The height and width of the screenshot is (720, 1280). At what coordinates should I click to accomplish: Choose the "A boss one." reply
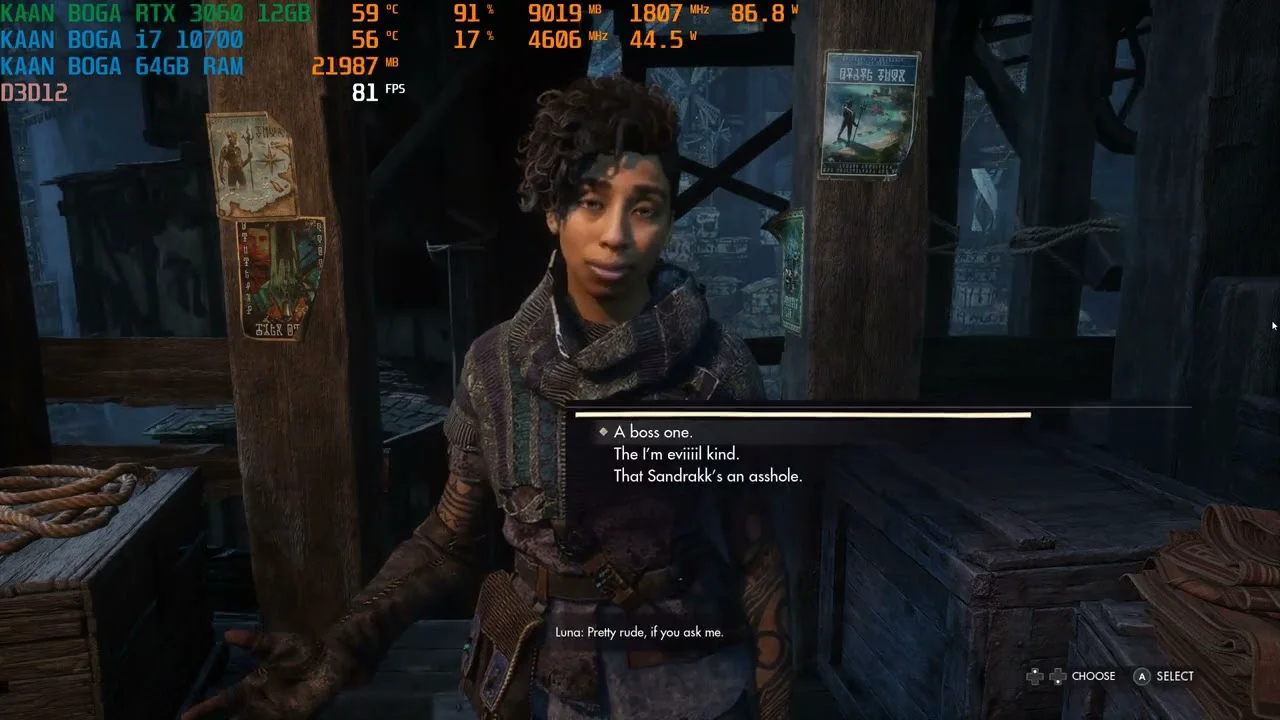pyautogui.click(x=653, y=432)
